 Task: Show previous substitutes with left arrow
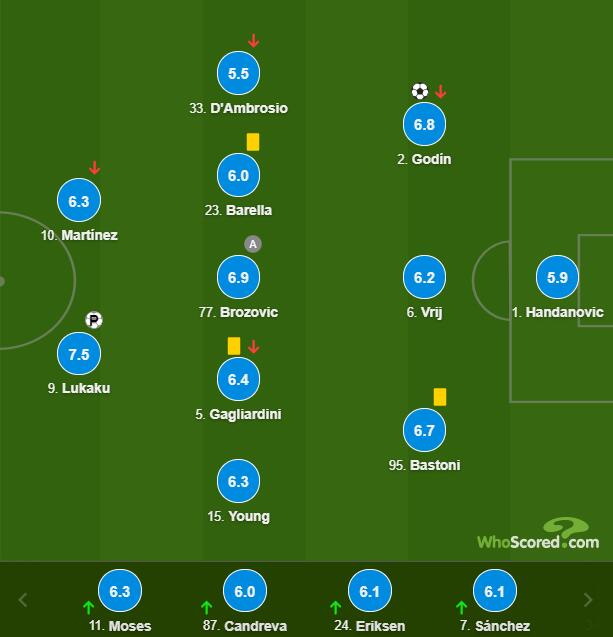point(24,600)
